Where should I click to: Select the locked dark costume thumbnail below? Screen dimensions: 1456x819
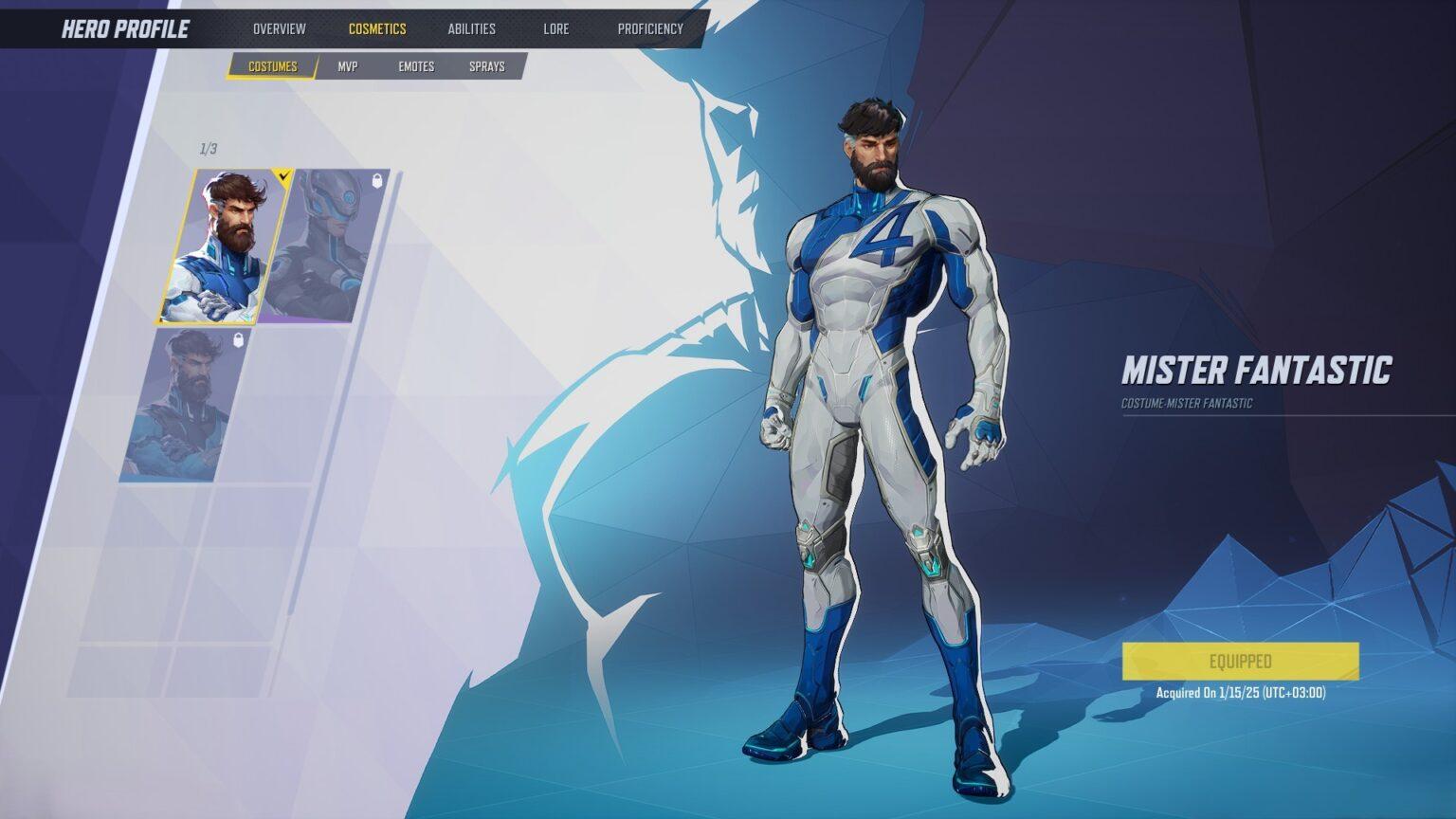tap(180, 408)
